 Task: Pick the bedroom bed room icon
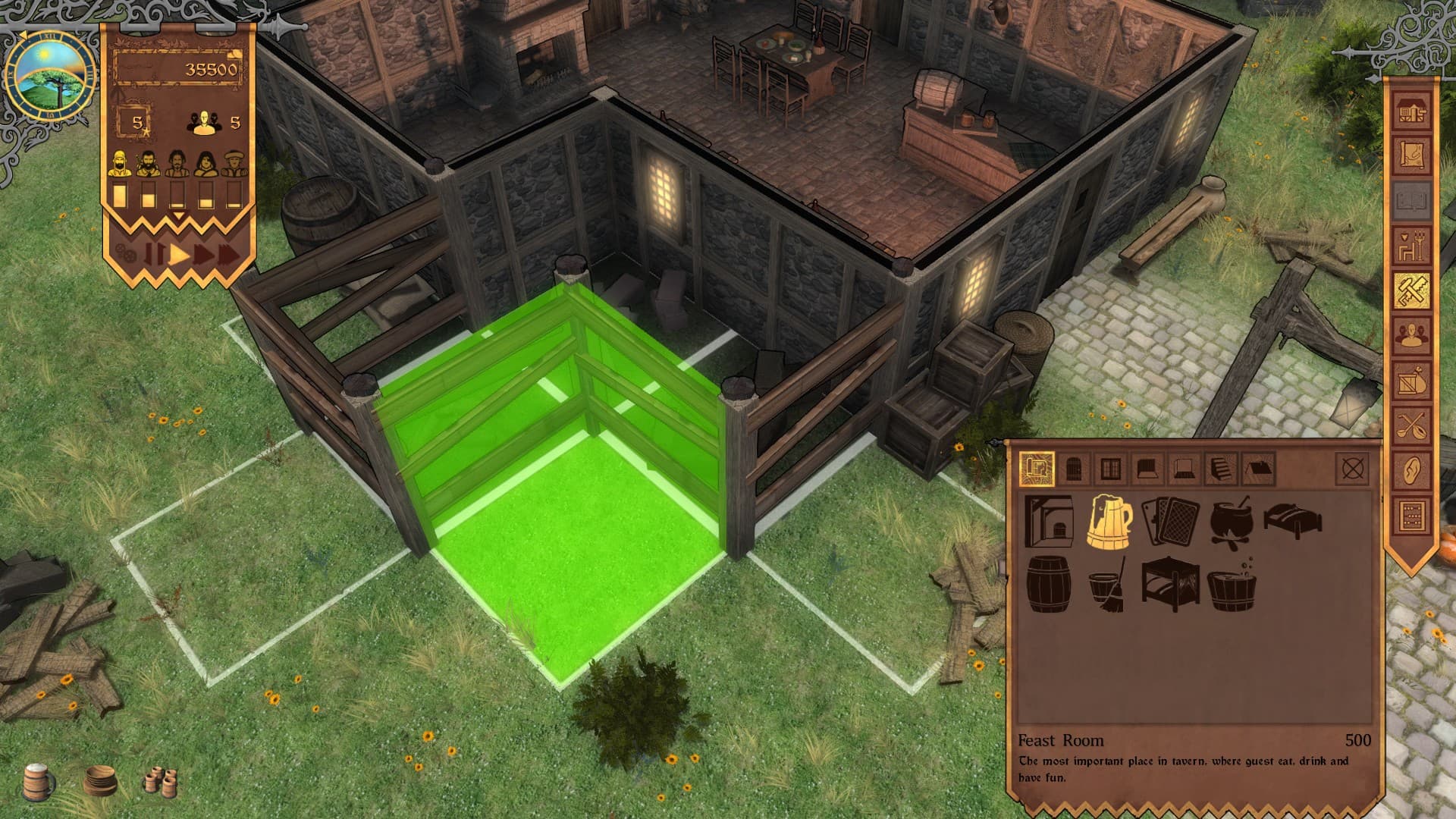tap(1293, 520)
